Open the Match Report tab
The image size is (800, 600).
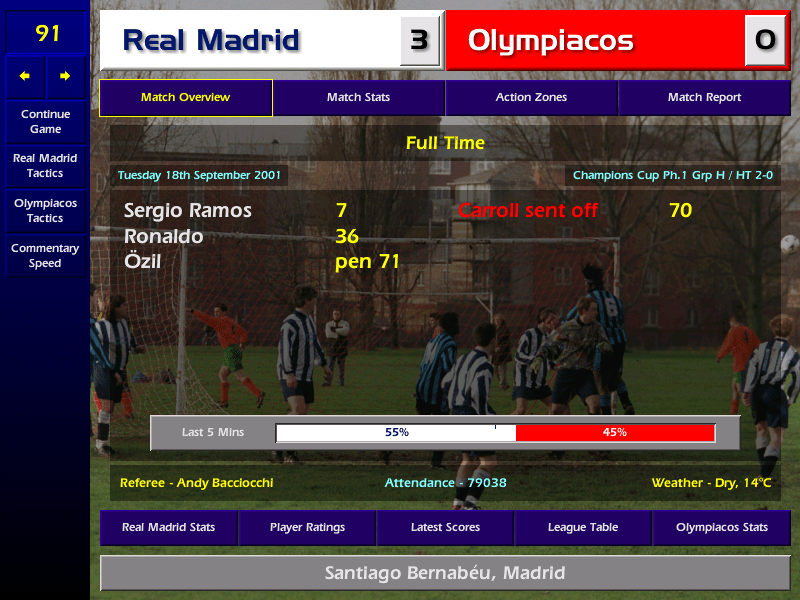click(704, 98)
